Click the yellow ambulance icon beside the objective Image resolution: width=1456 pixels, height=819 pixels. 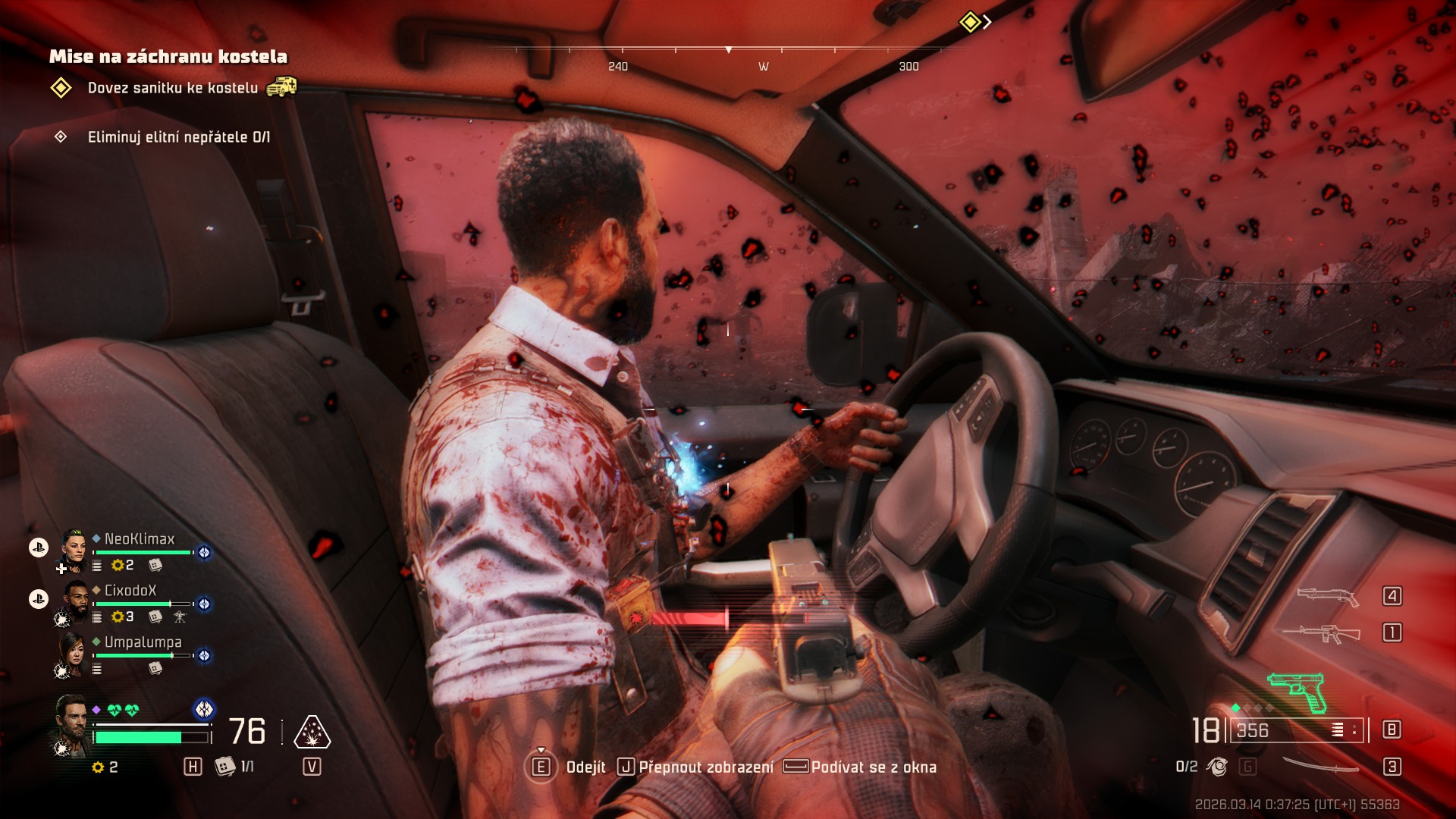click(281, 87)
